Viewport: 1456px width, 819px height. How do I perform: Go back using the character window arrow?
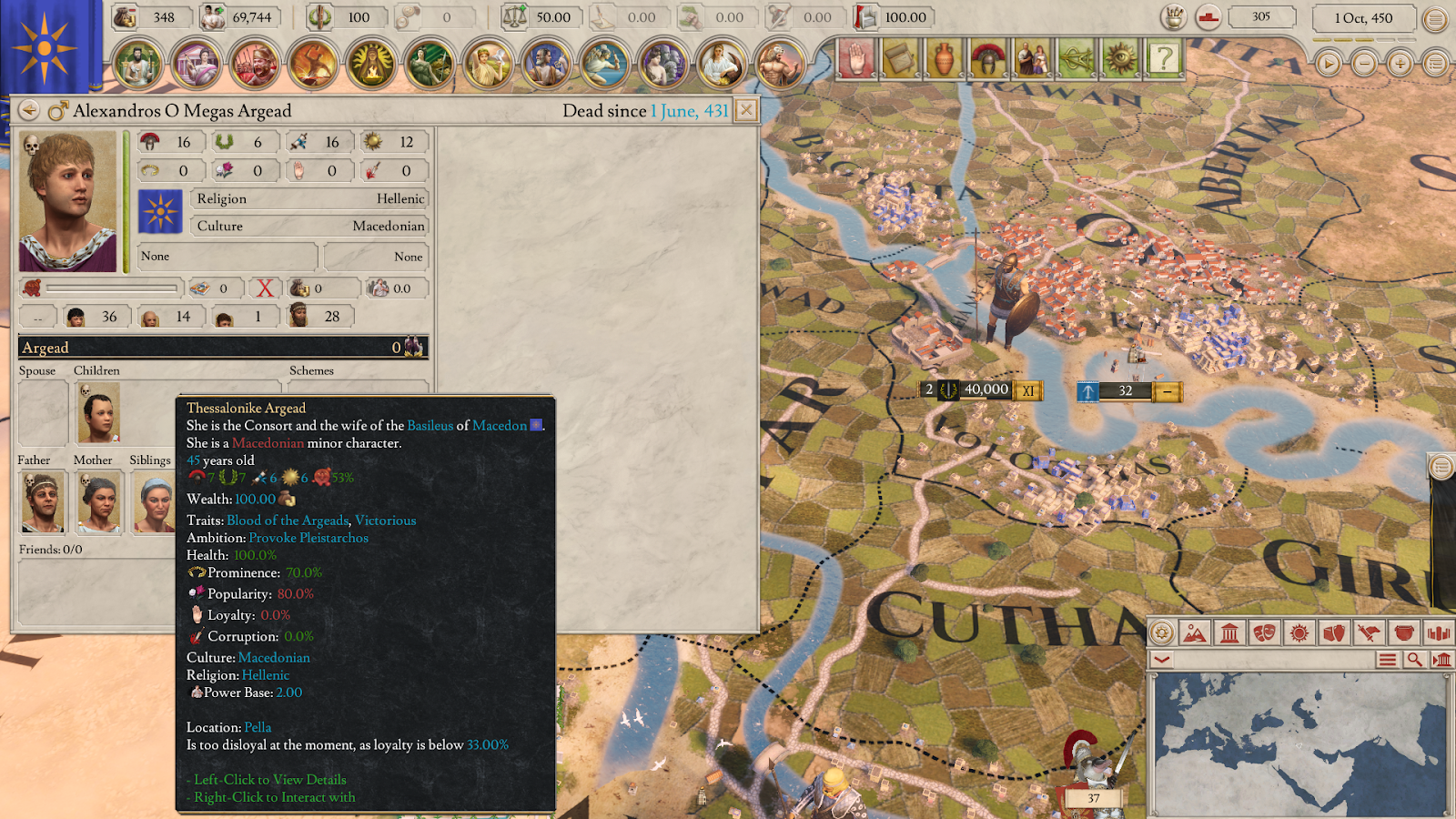[29, 111]
